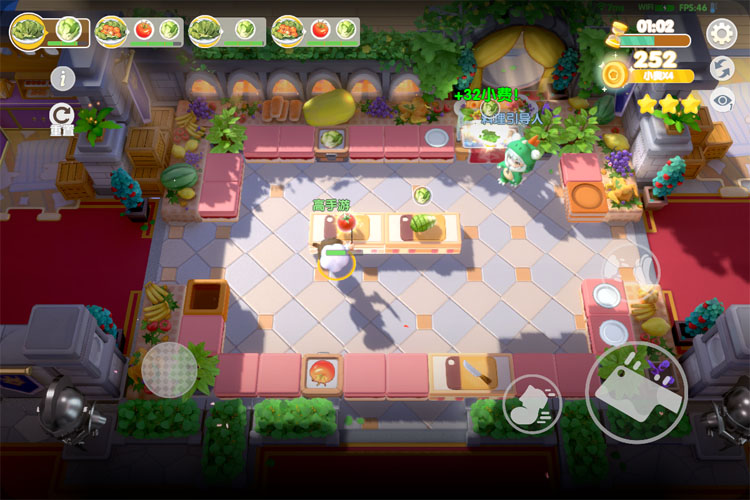Toggle the eye visibility icon
Screen dimensions: 750x500
(721, 99)
